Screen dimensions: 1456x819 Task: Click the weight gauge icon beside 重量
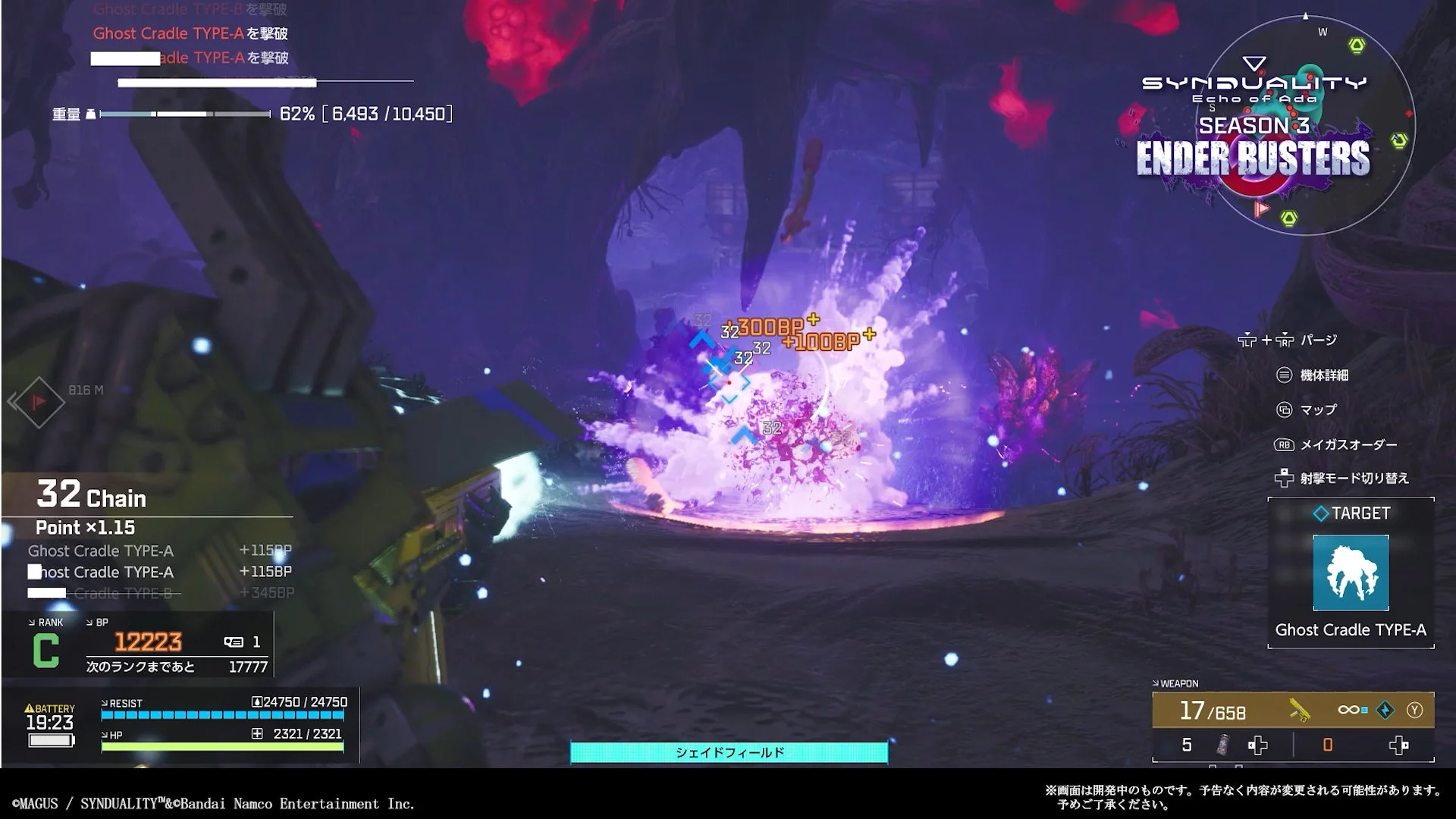[90, 114]
